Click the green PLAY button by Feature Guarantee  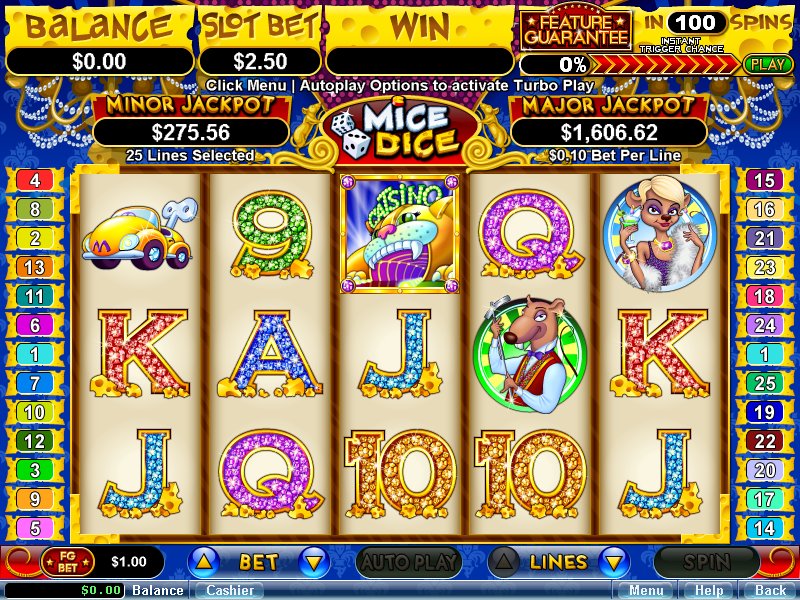pos(769,64)
